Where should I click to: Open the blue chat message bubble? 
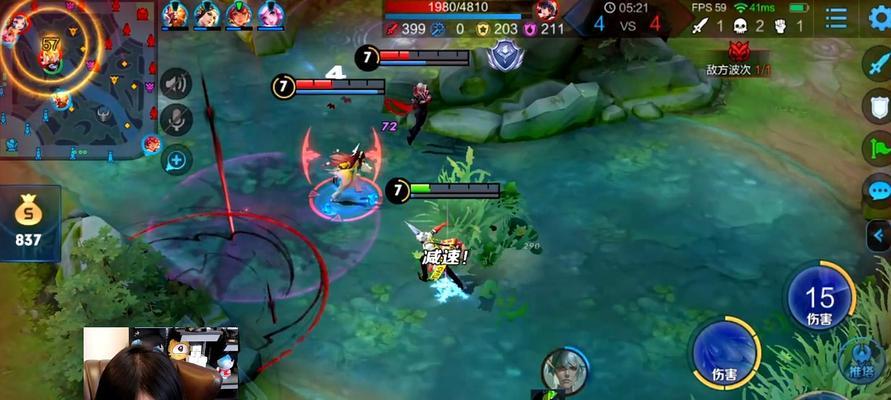click(878, 190)
